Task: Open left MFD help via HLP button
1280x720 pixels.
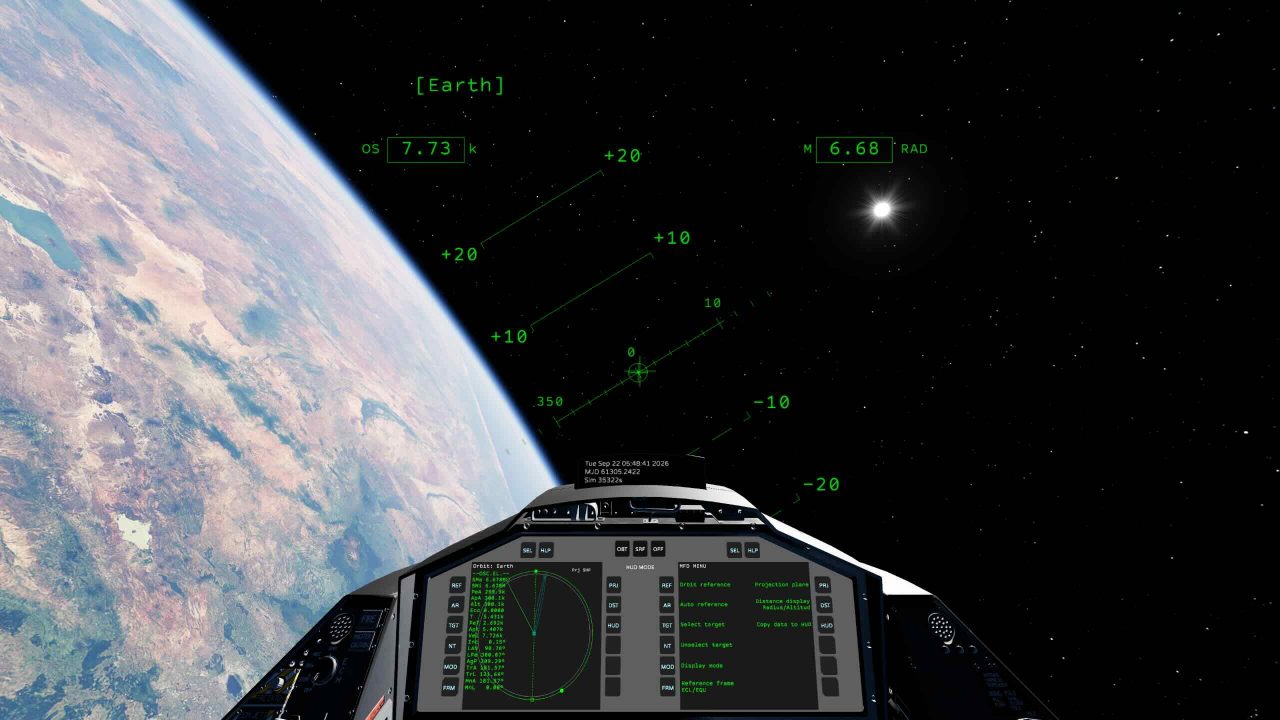Action: pyautogui.click(x=546, y=549)
